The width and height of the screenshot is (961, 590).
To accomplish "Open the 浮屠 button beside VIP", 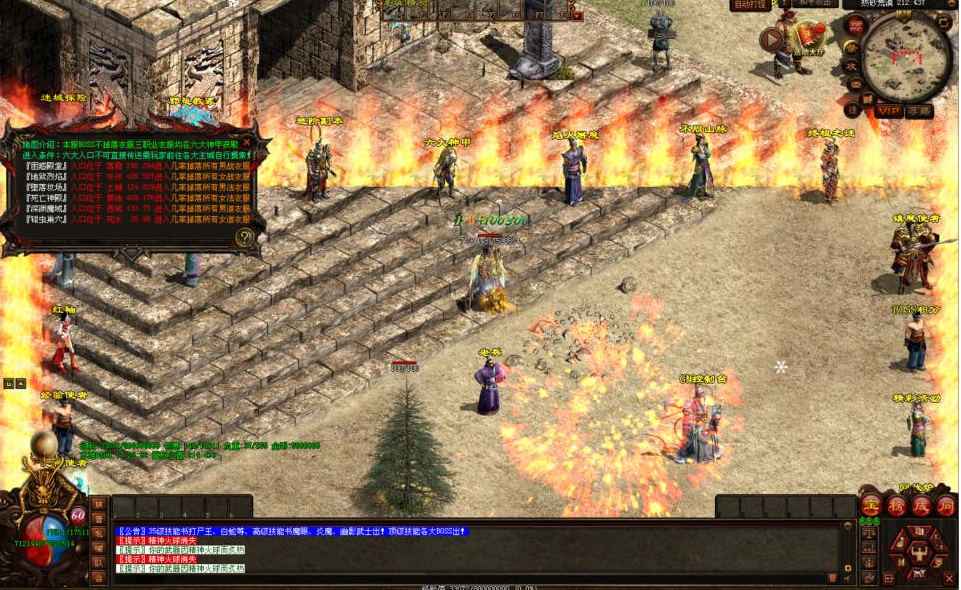I will point(919,110).
